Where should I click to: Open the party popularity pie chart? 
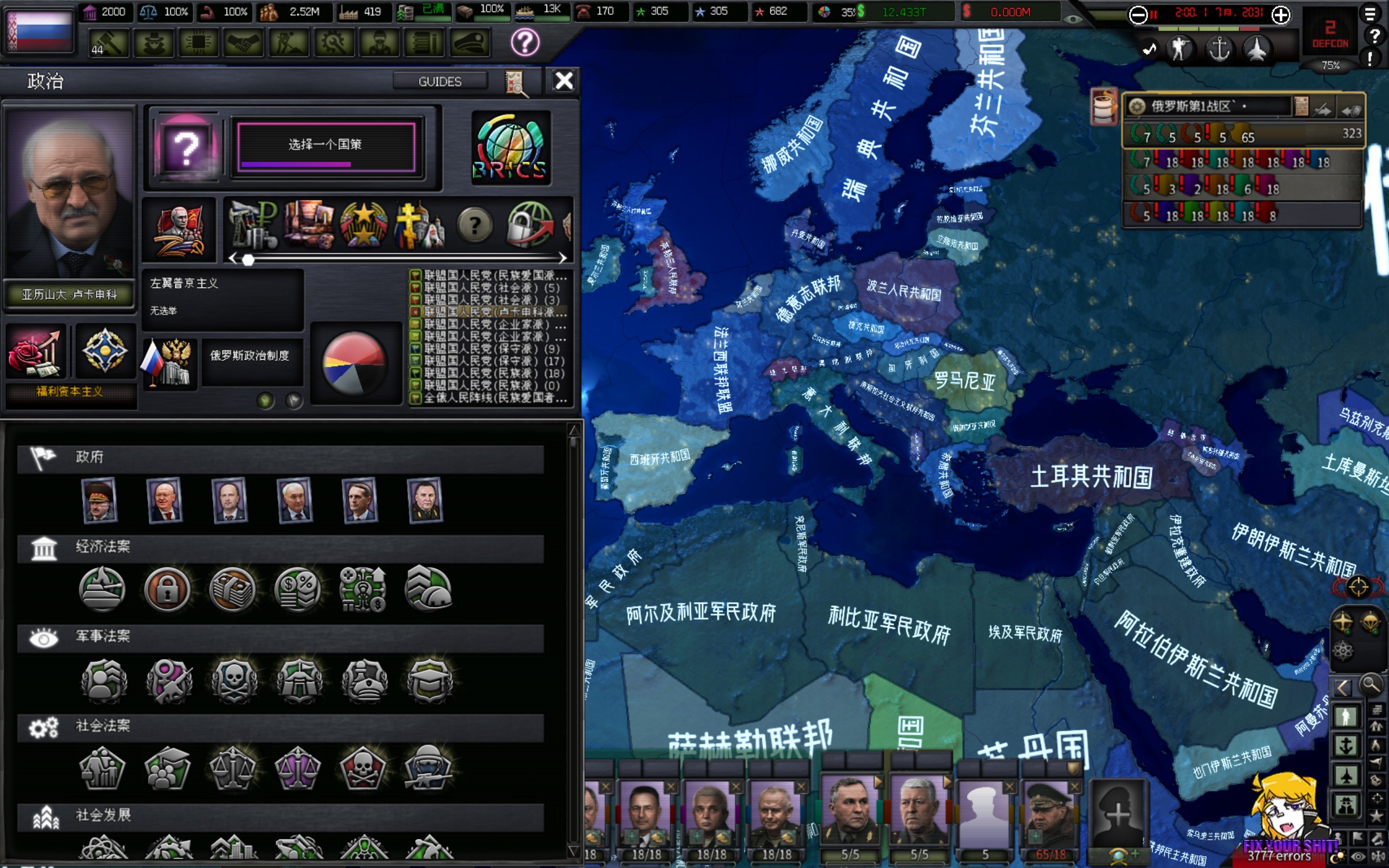coord(354,363)
